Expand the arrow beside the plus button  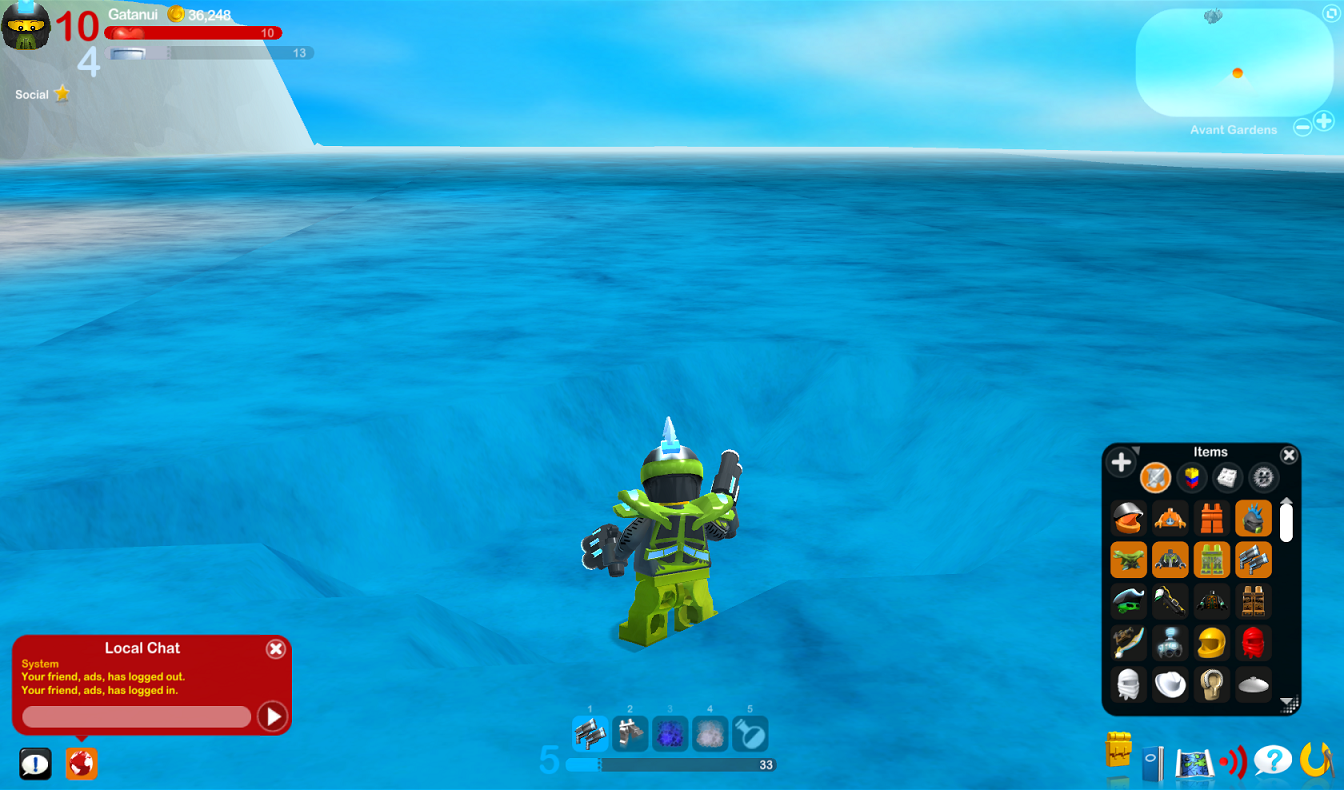pos(1138,451)
